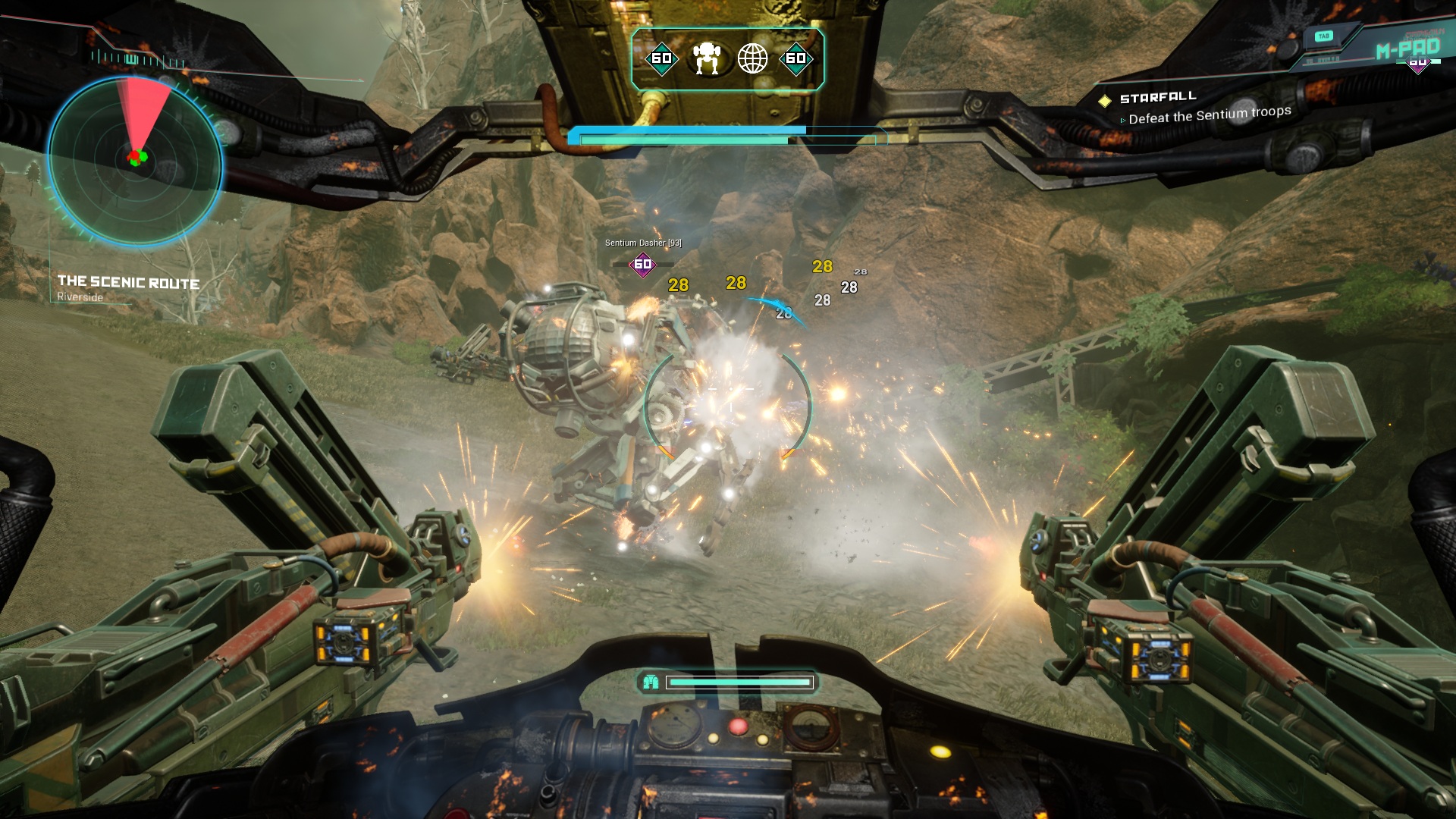Open the M-PAD panel
This screenshot has width=1456, height=819.
pos(1407,49)
